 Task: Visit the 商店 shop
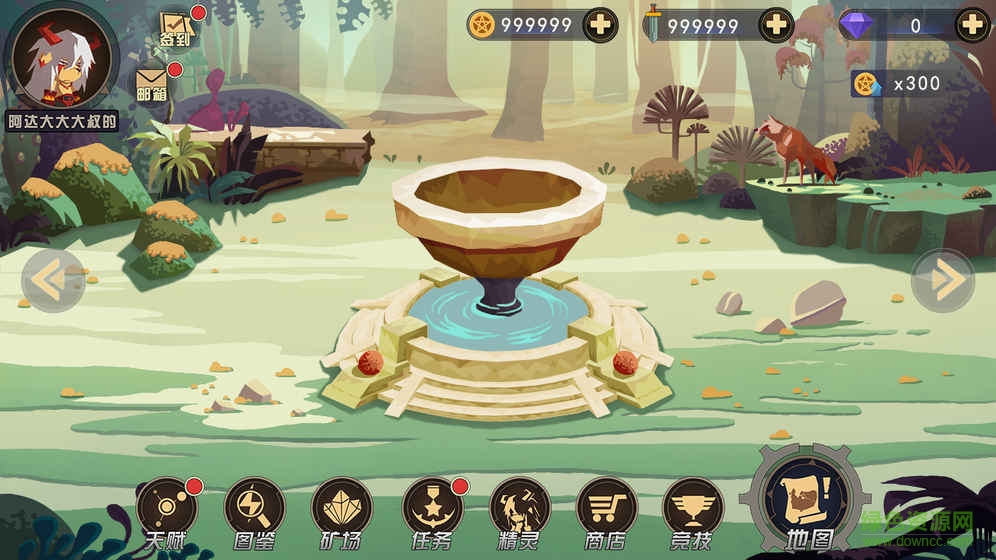tap(607, 508)
